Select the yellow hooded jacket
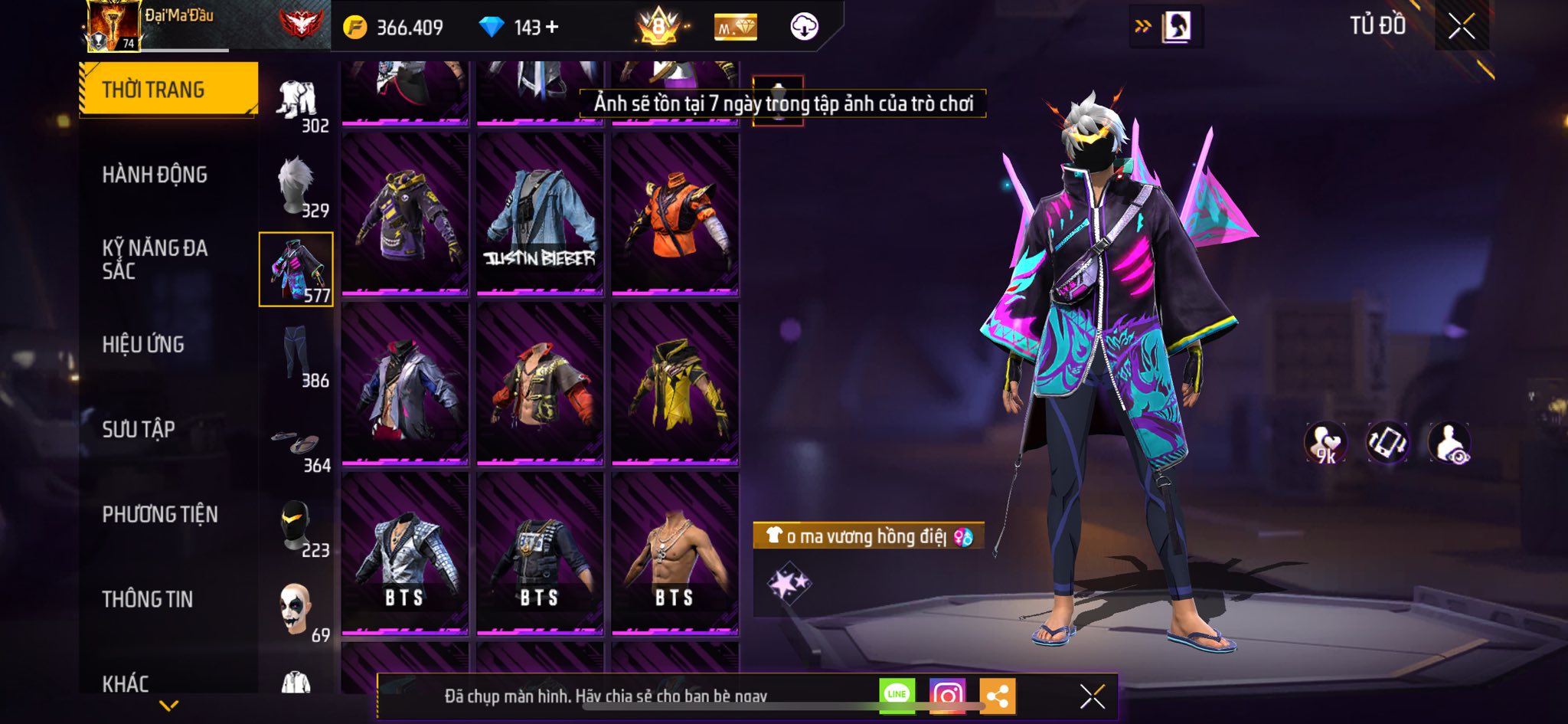Image resolution: width=1568 pixels, height=724 pixels. 675,385
